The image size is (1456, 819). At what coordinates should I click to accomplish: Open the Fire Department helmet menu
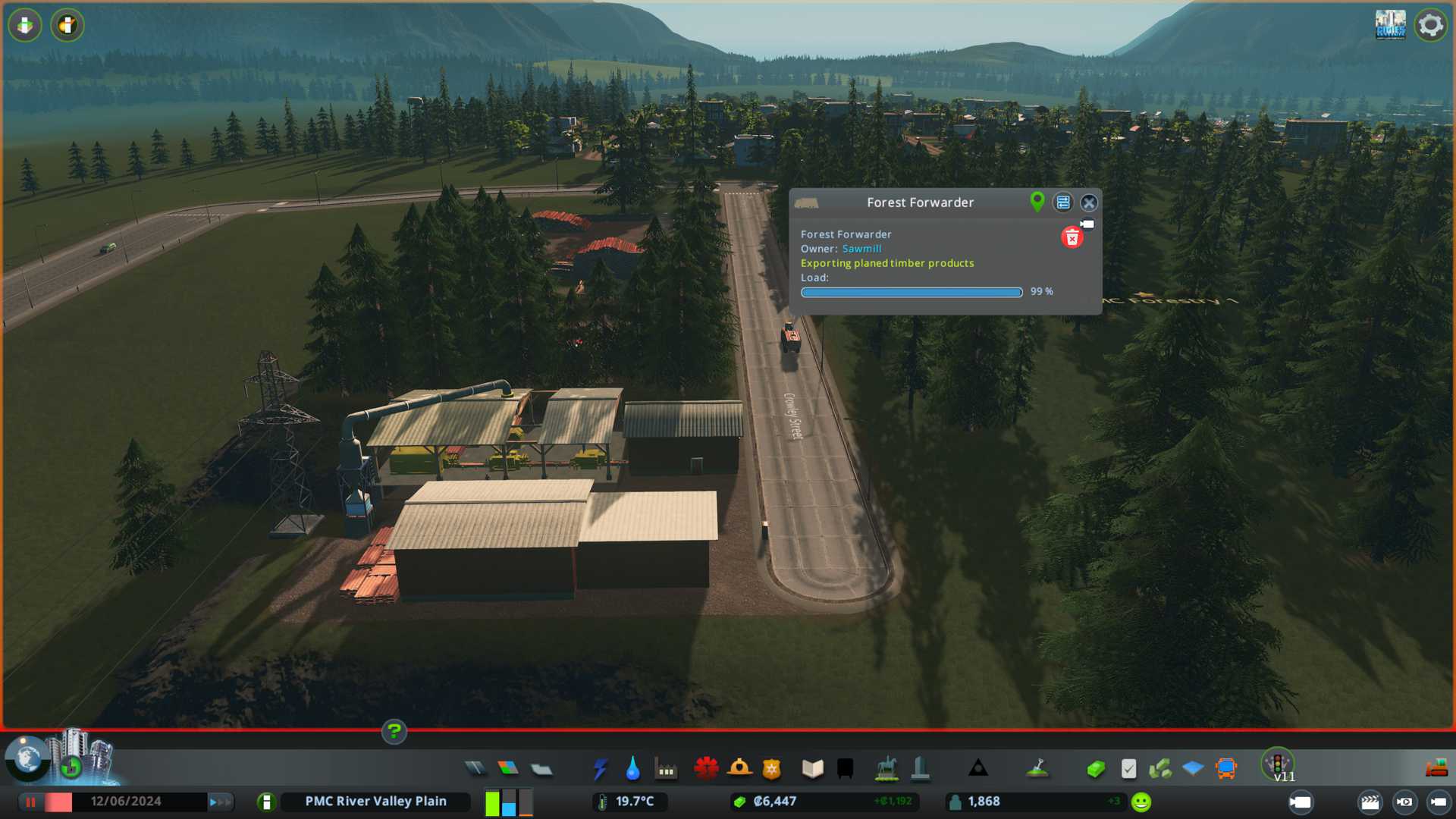pyautogui.click(x=739, y=769)
